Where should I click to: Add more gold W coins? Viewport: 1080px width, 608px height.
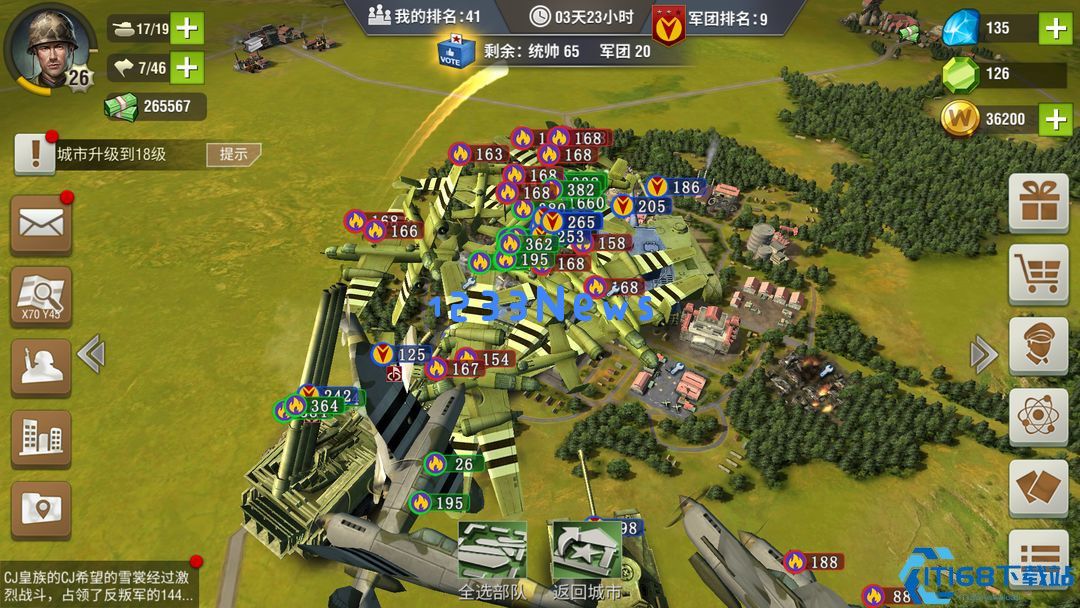click(1056, 119)
